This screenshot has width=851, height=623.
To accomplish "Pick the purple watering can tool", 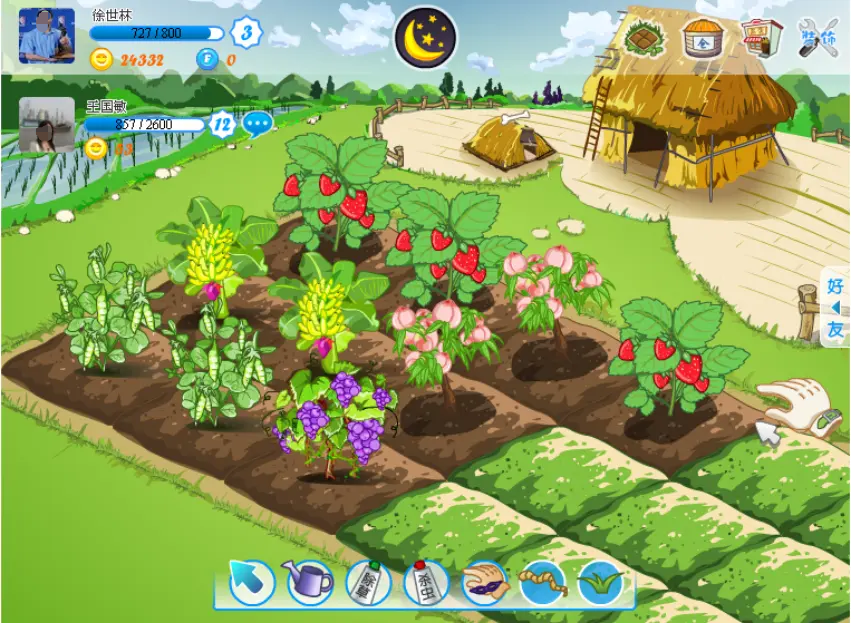I will (x=309, y=582).
